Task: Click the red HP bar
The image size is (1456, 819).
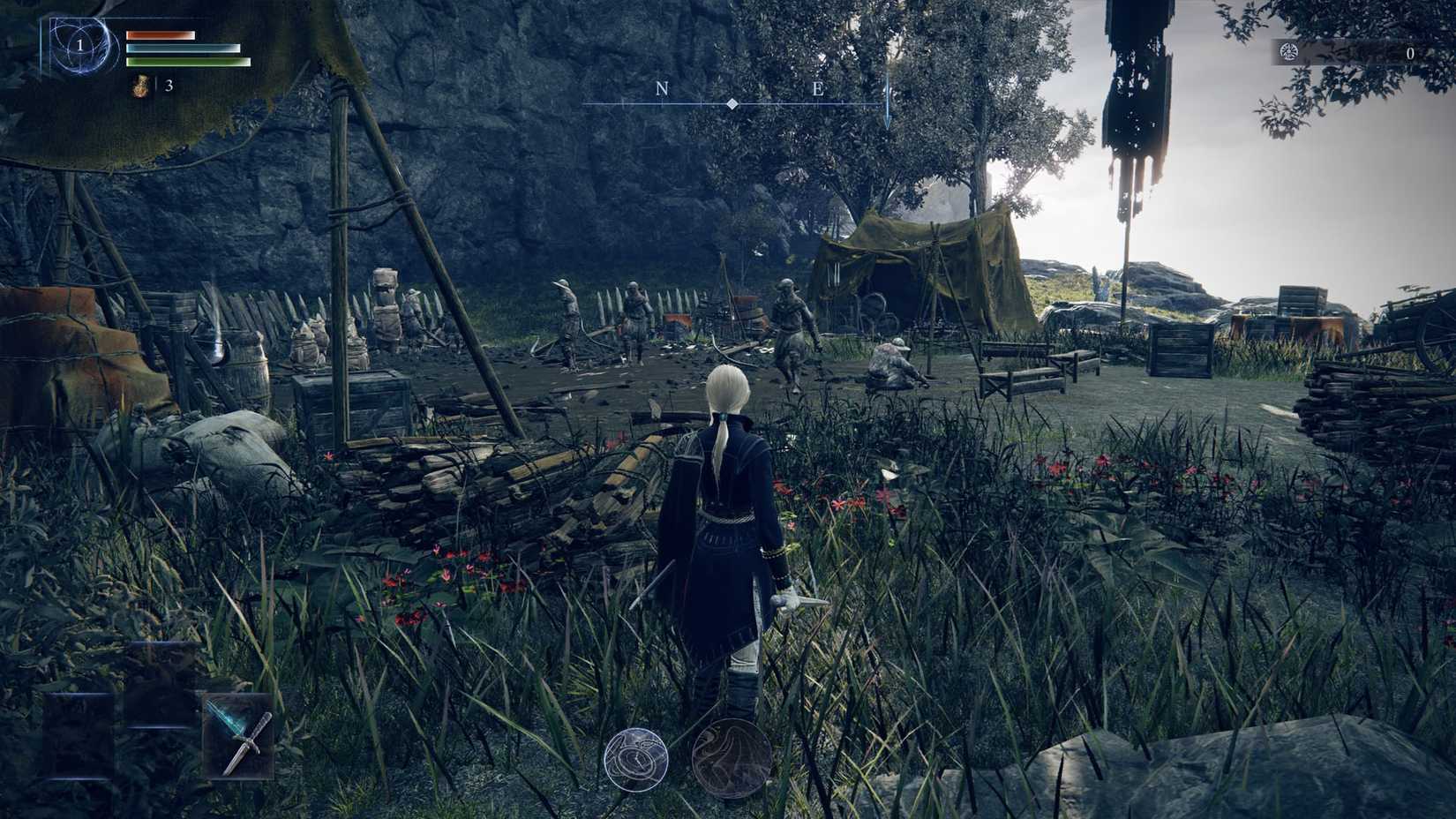Action: 161,35
